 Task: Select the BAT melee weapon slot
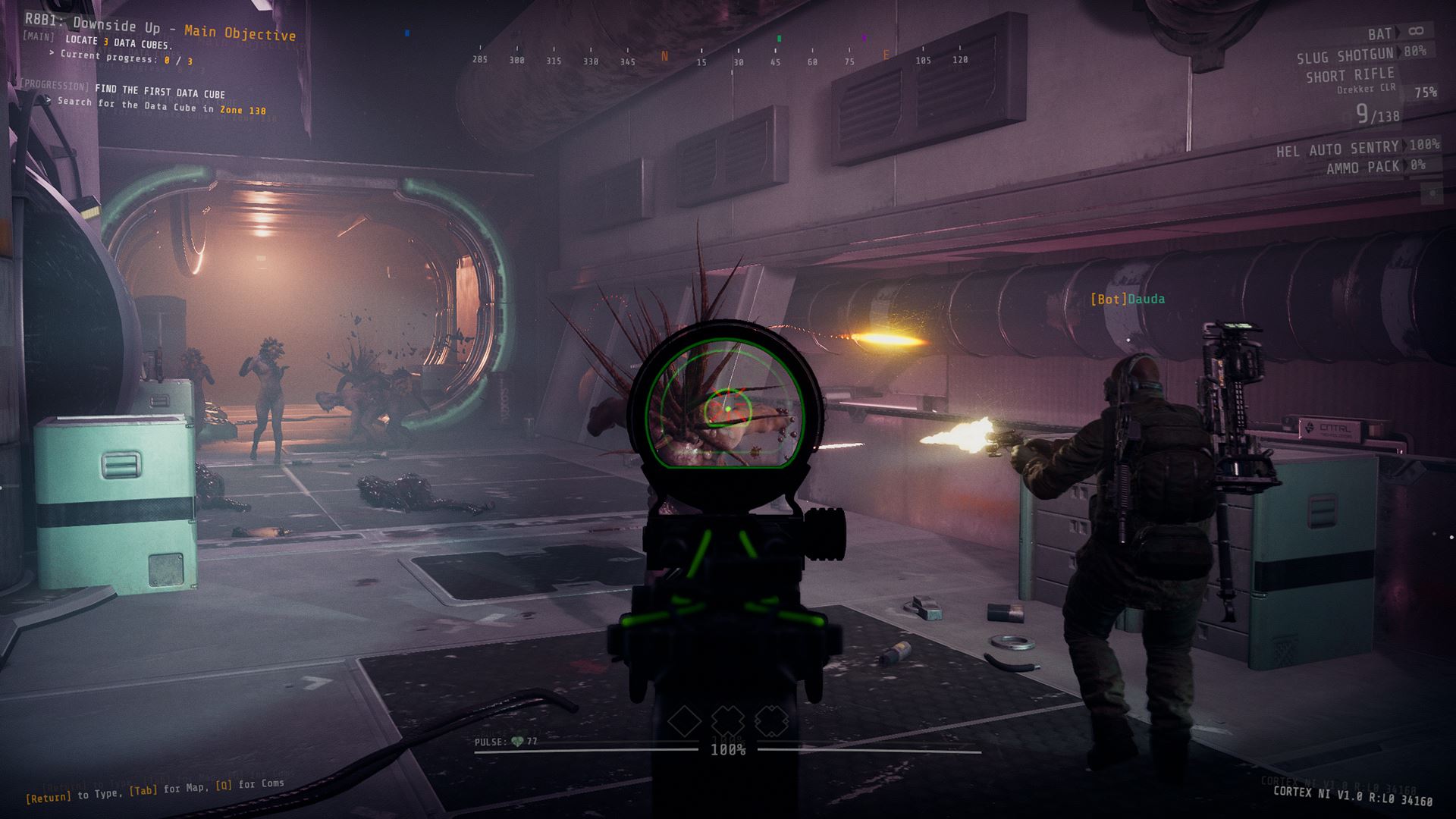point(1380,34)
